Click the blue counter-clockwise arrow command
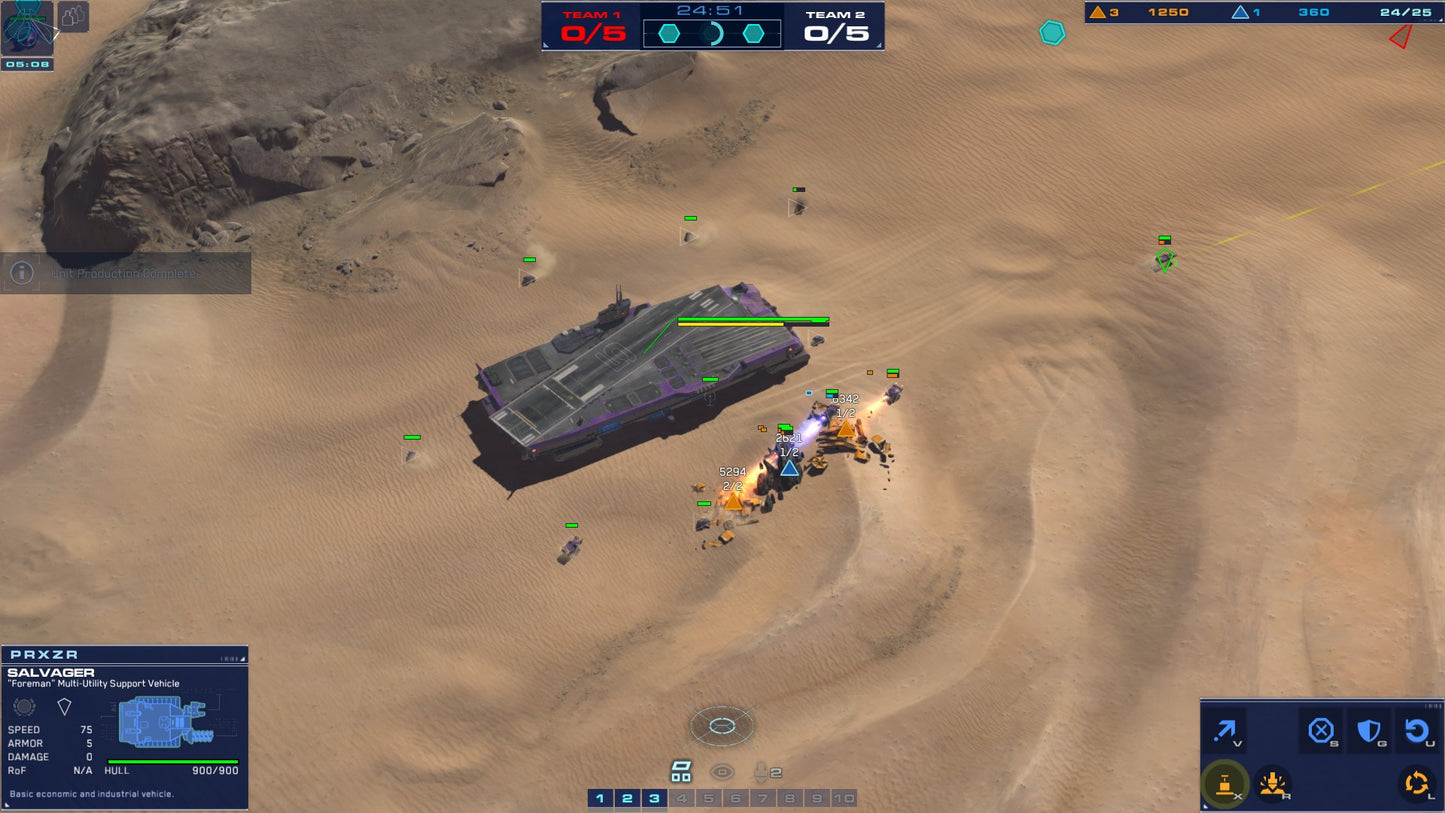The image size is (1445, 813). [x=1416, y=731]
